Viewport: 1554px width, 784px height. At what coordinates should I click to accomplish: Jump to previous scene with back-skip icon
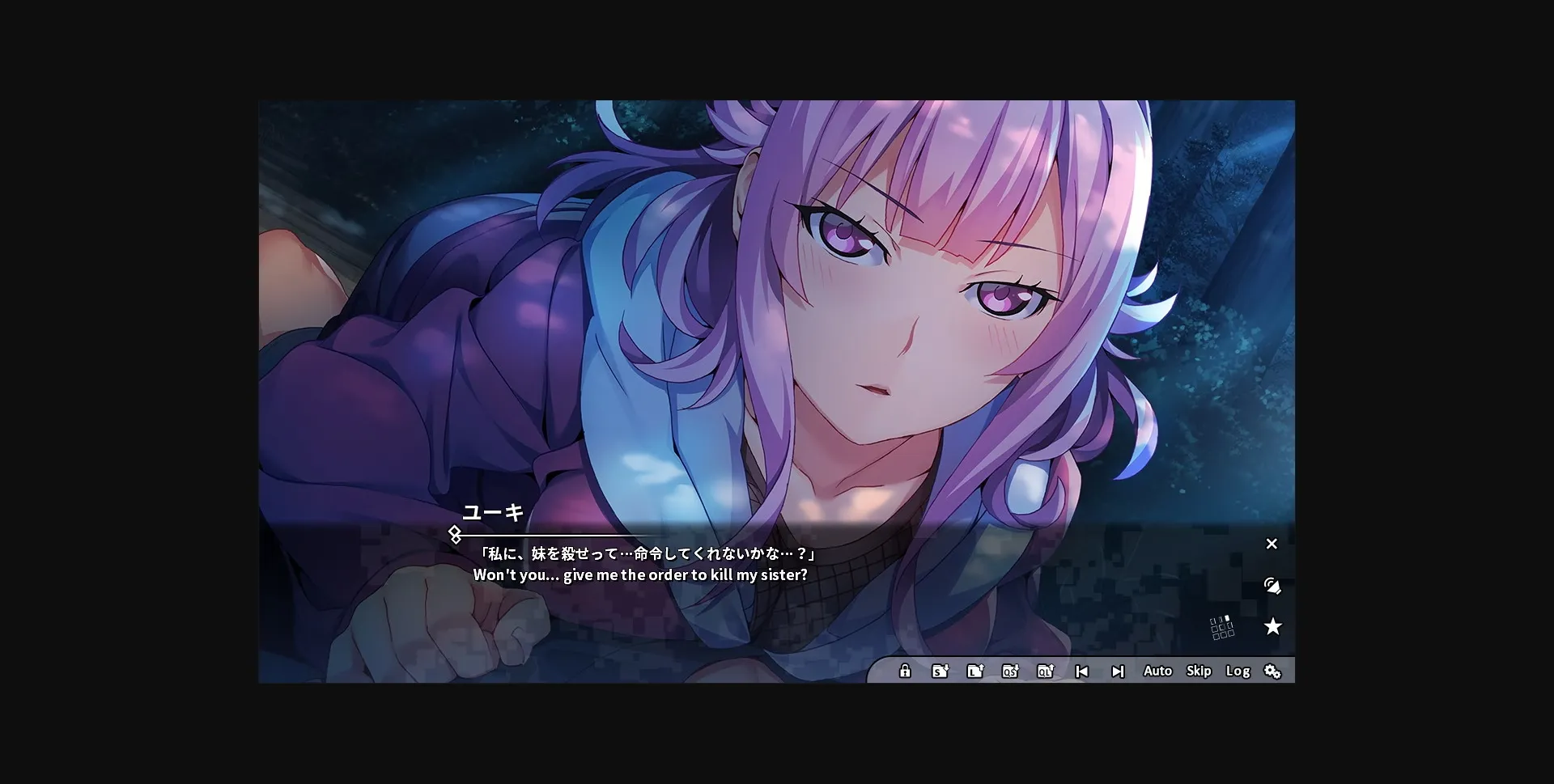coord(1082,671)
